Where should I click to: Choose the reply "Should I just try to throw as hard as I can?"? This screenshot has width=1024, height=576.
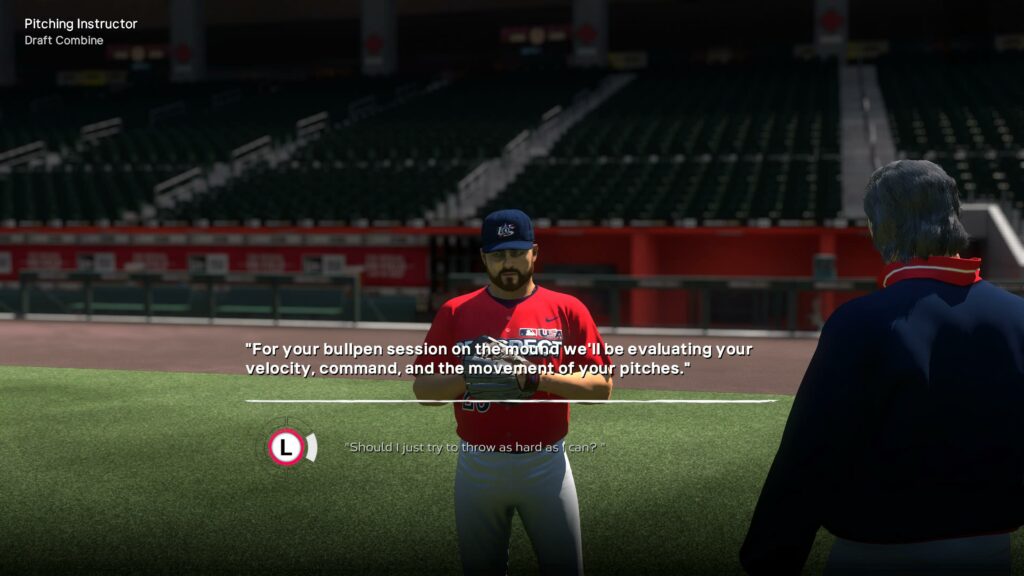(475, 447)
